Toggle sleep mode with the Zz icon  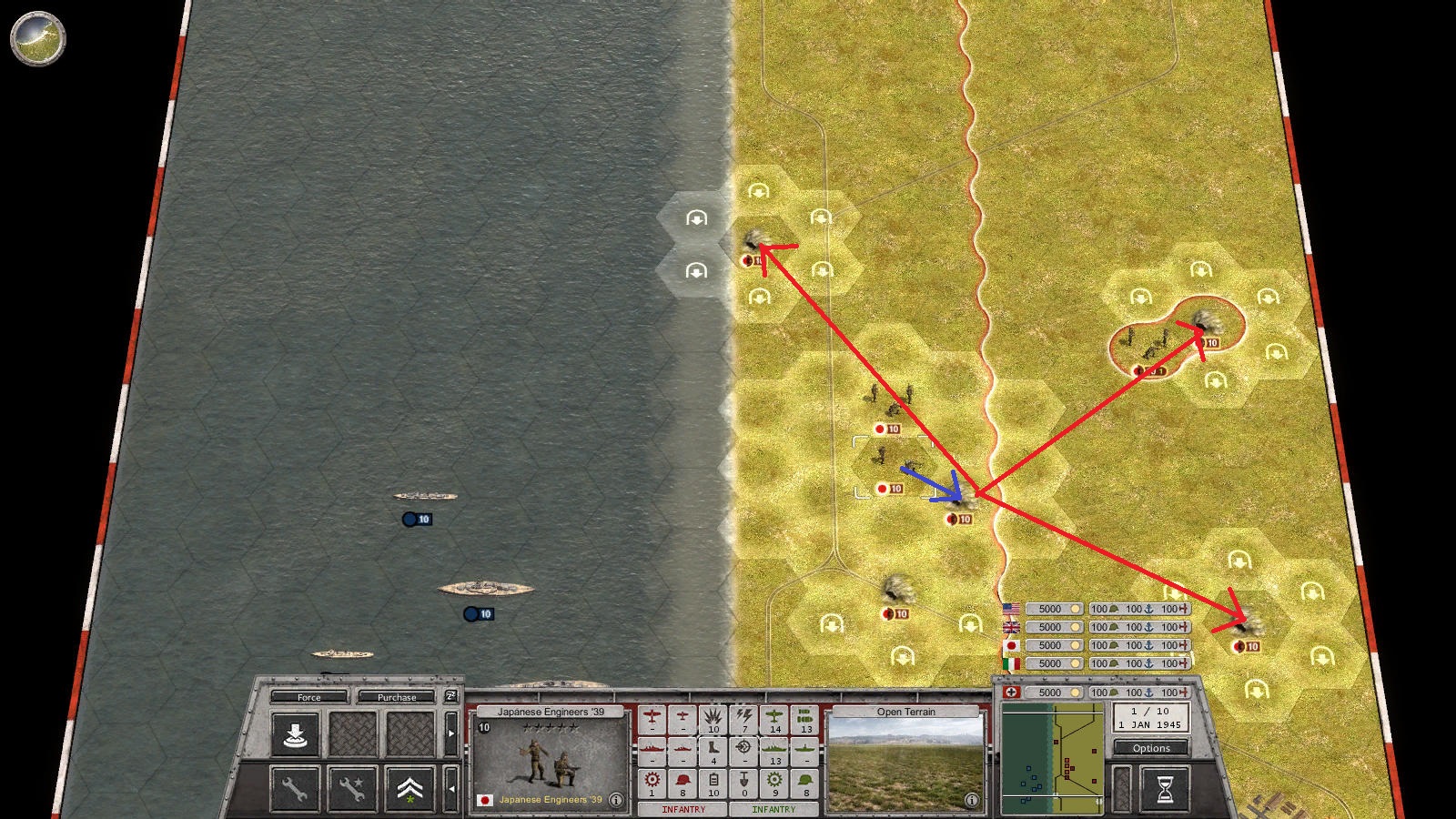(452, 697)
